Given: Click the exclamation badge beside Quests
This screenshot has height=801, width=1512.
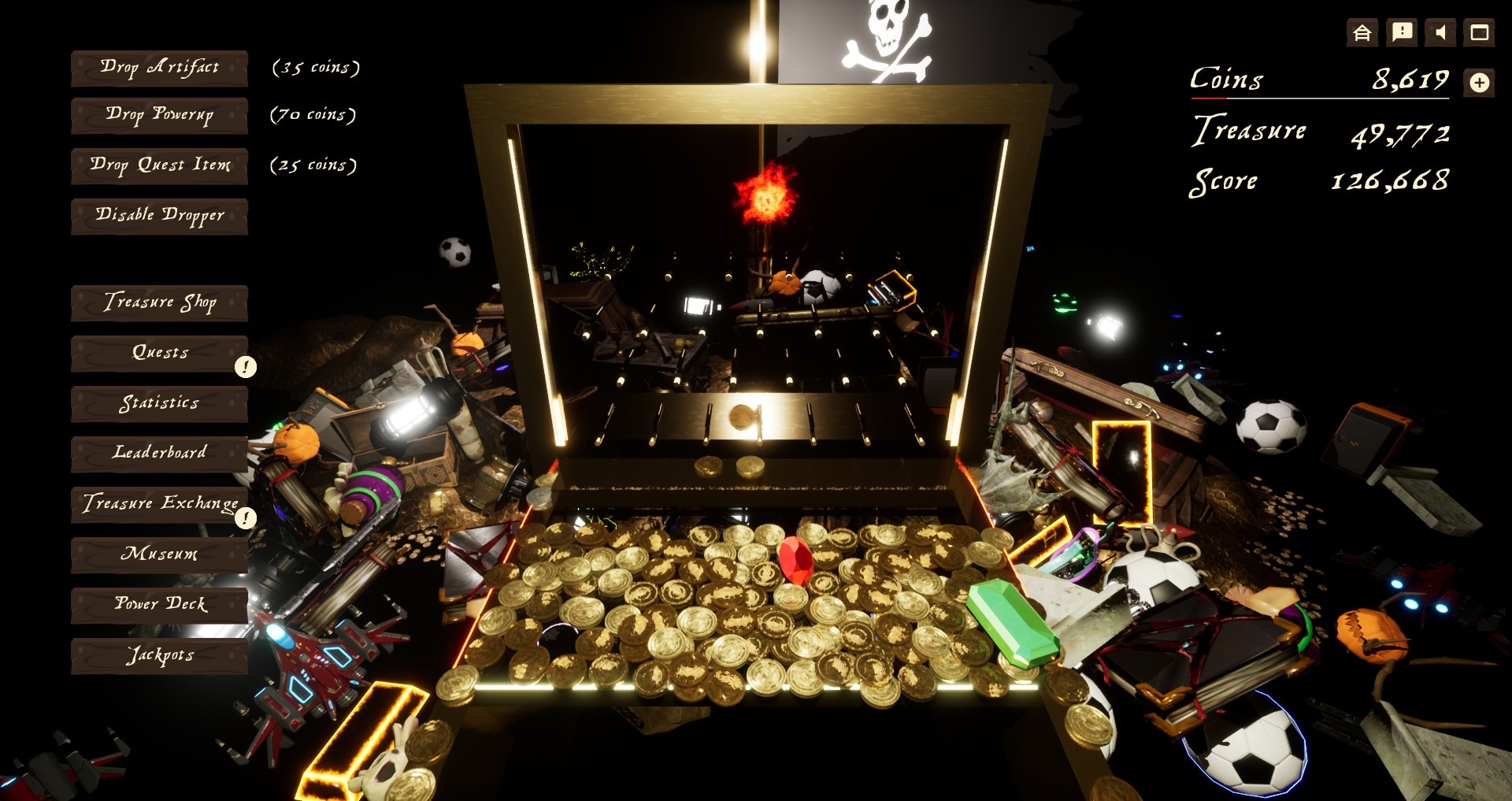Looking at the screenshot, I should pos(245,367).
